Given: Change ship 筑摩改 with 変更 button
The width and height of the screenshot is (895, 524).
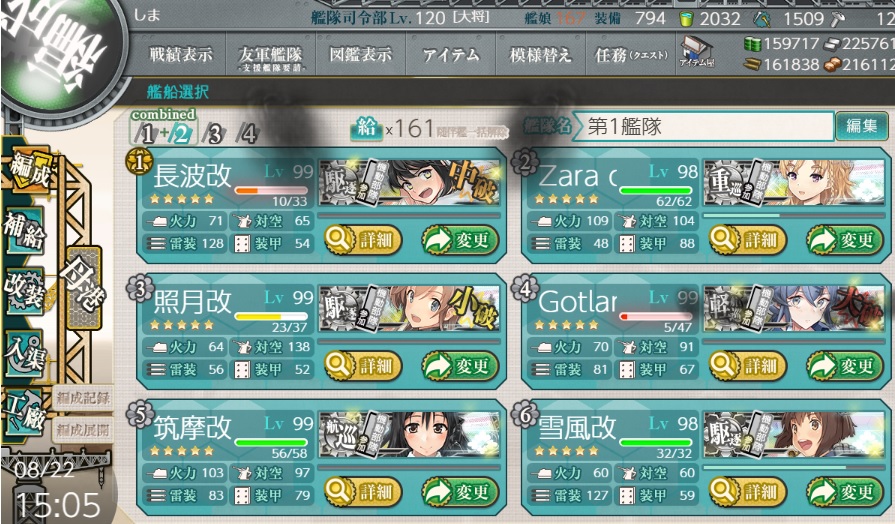Looking at the screenshot, I should tap(460, 491).
